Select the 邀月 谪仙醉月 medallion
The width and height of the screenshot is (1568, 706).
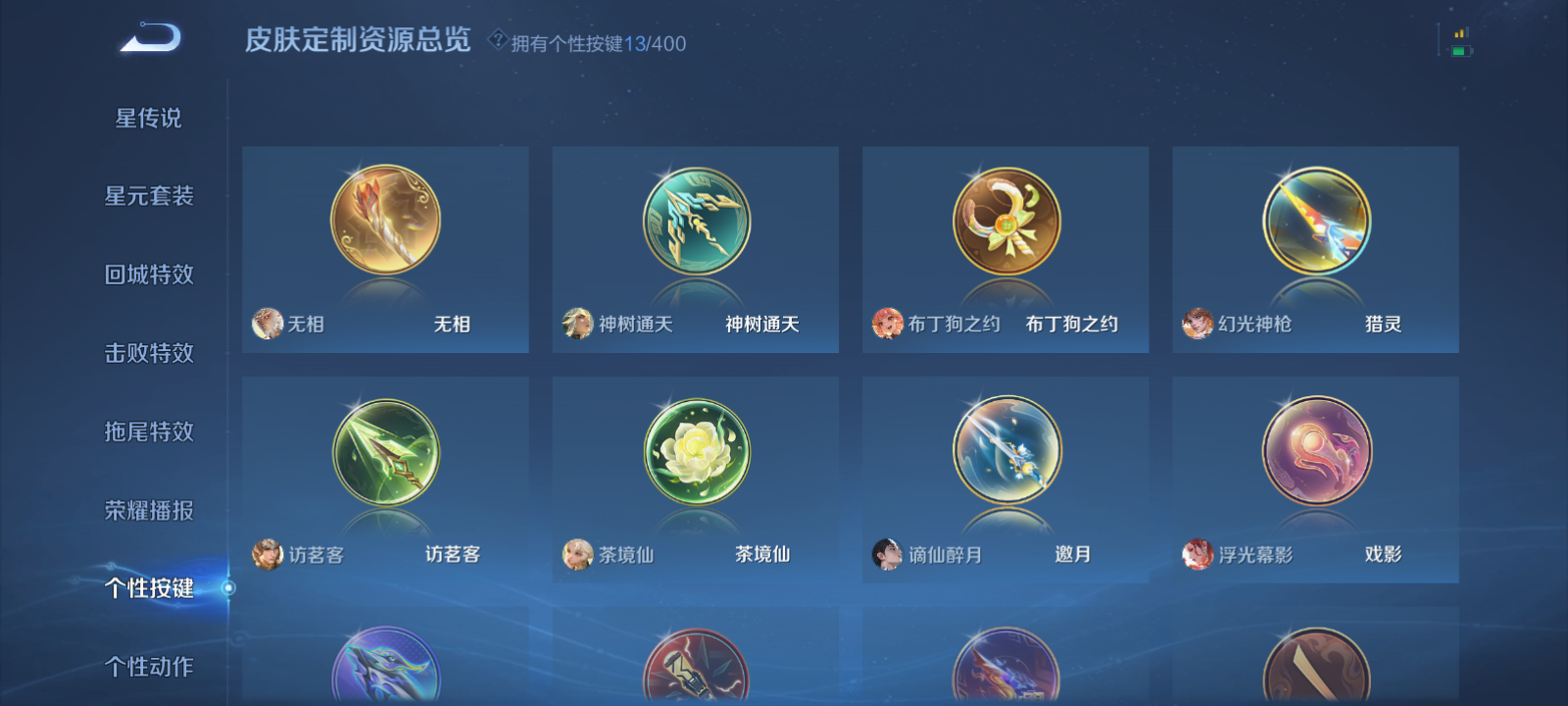coord(1004,453)
